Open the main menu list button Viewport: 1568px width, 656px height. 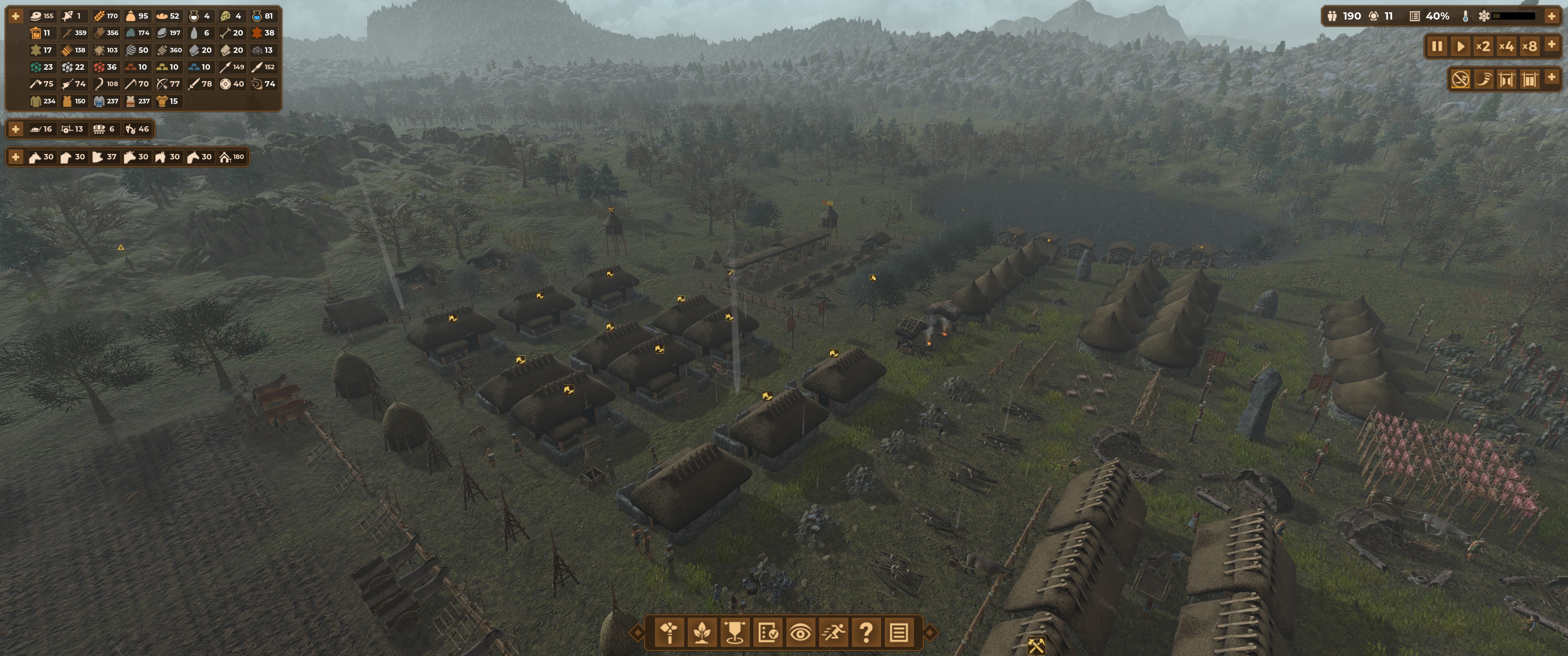[x=899, y=633]
